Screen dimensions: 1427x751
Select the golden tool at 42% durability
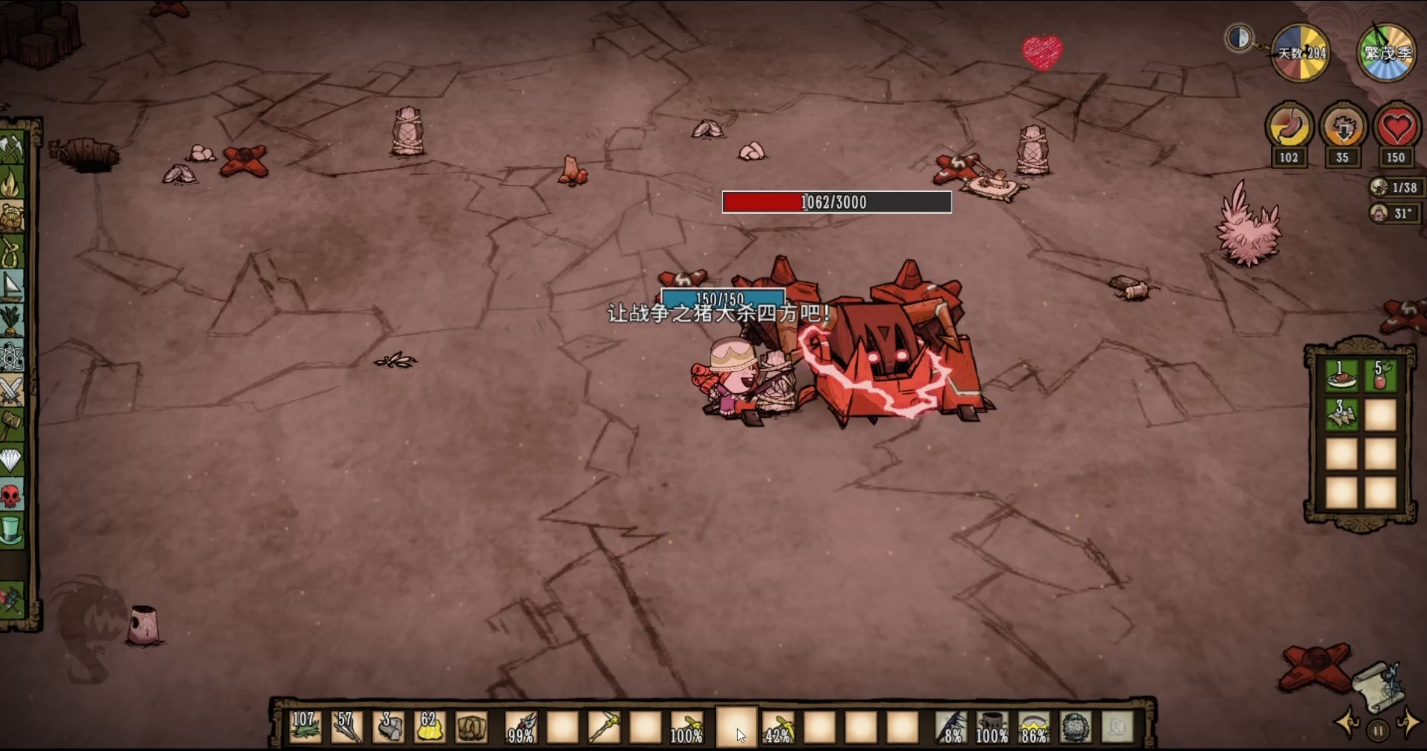(777, 726)
